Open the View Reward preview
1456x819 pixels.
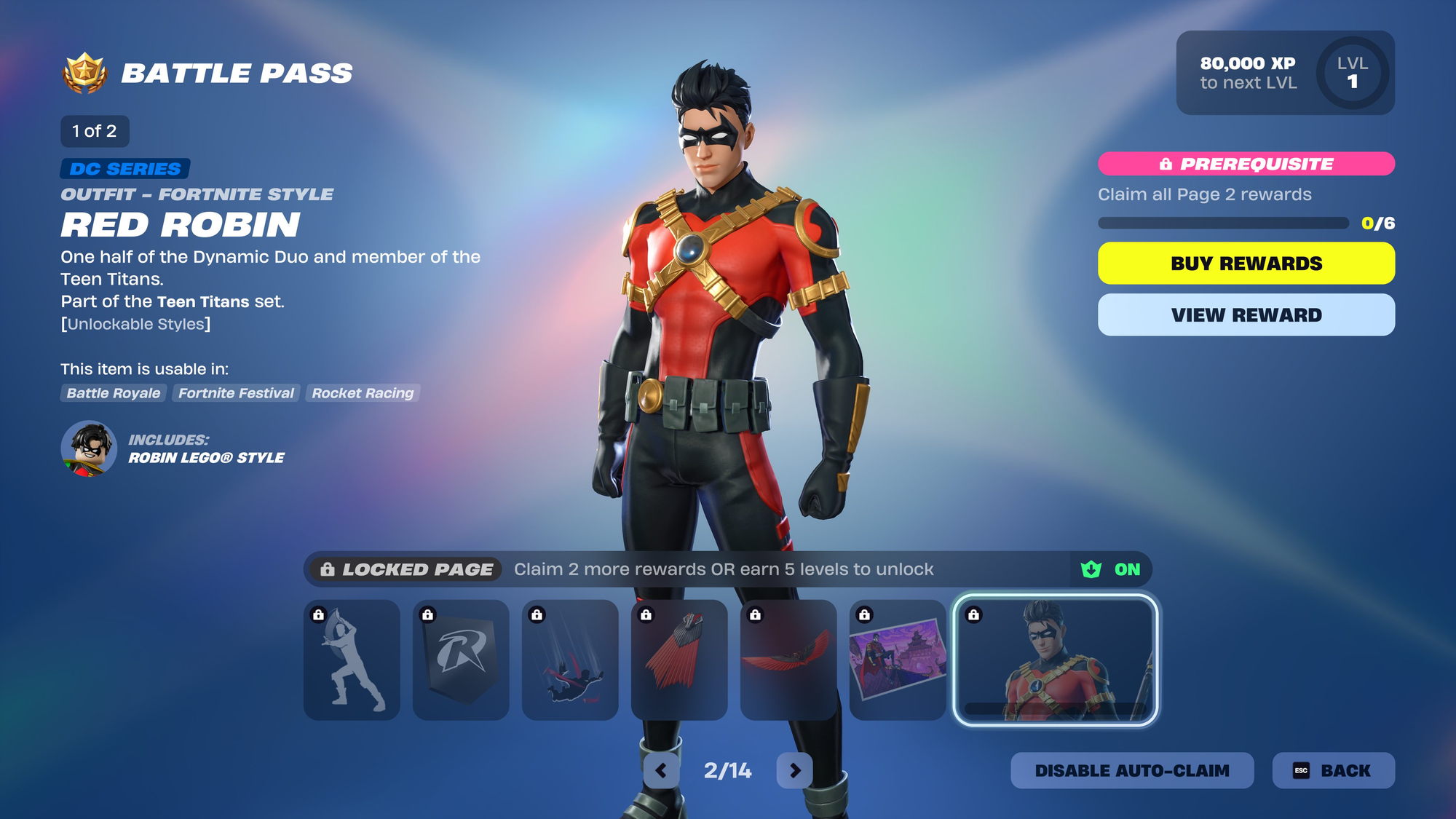(x=1246, y=315)
